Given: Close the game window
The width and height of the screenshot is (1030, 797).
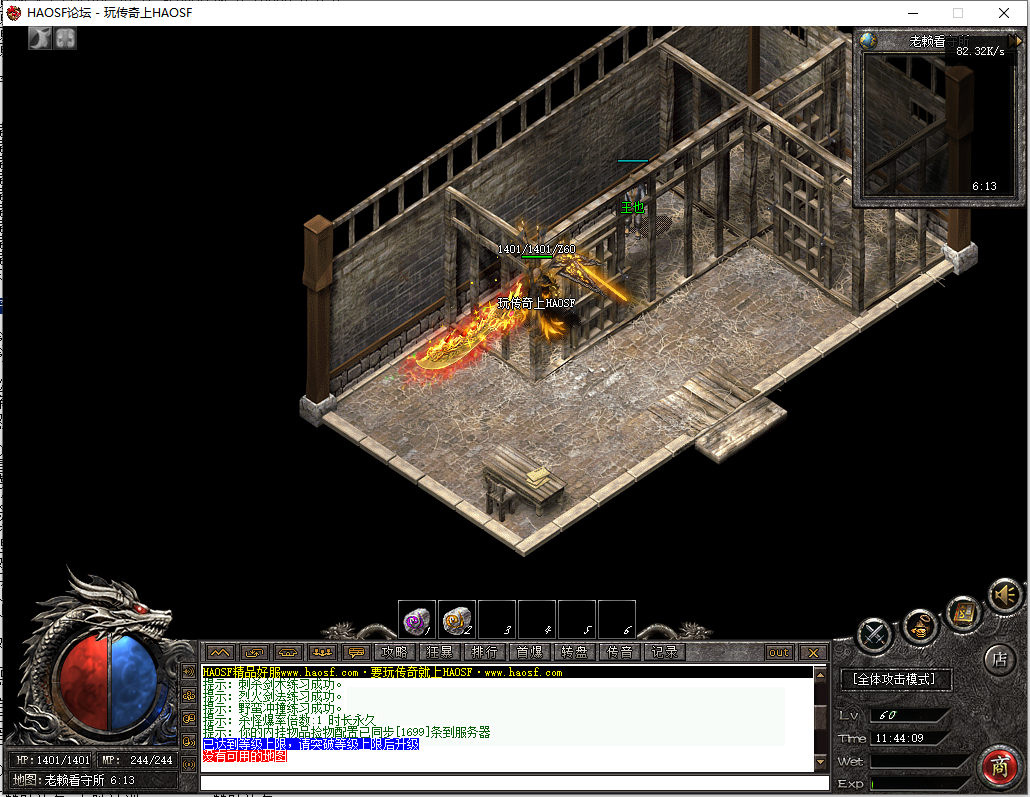Looking at the screenshot, I should tap(1005, 13).
